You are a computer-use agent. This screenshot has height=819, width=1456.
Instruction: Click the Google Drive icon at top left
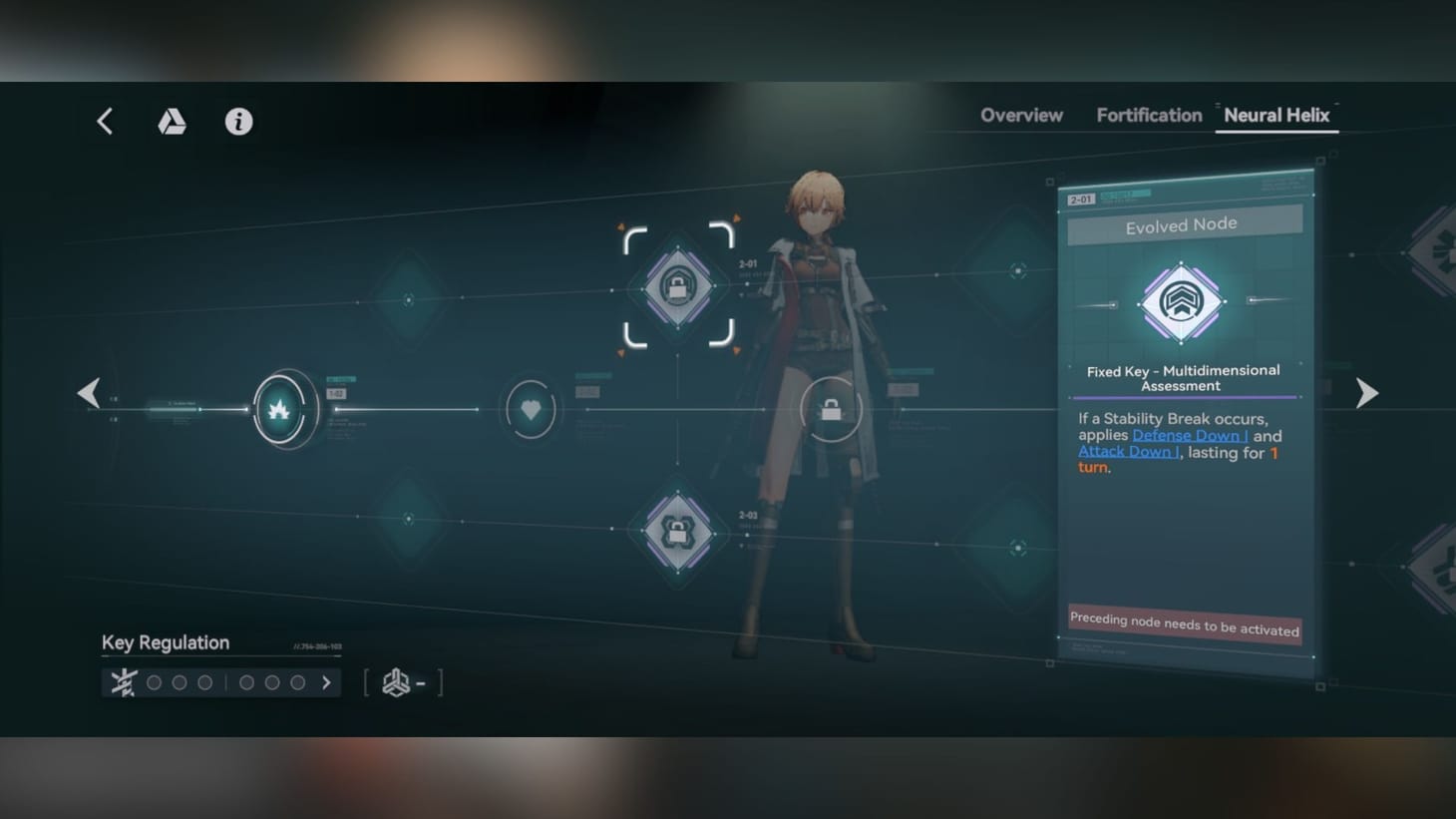[172, 121]
